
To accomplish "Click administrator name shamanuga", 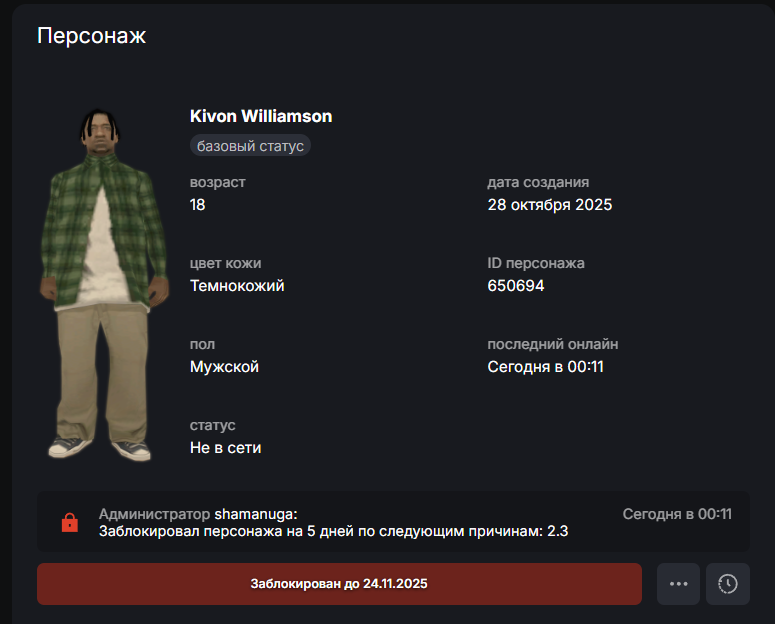I will click(x=254, y=514).
